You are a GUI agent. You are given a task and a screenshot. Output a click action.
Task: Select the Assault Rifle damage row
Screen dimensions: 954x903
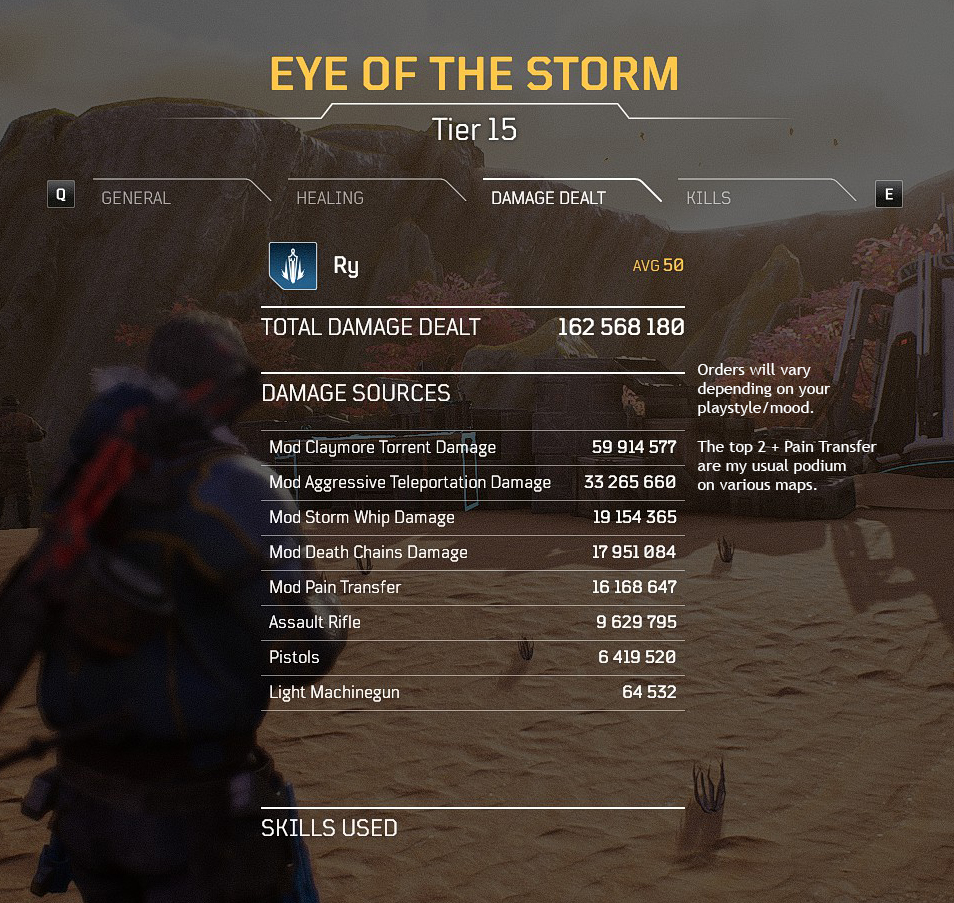472,623
